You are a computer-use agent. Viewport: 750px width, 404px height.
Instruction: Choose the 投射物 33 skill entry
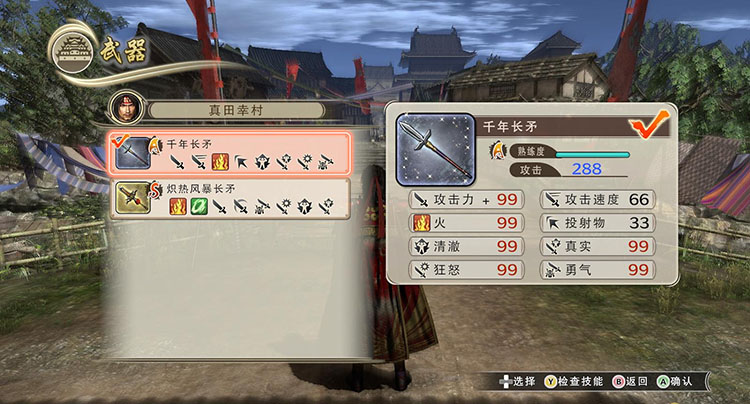[x=597, y=223]
